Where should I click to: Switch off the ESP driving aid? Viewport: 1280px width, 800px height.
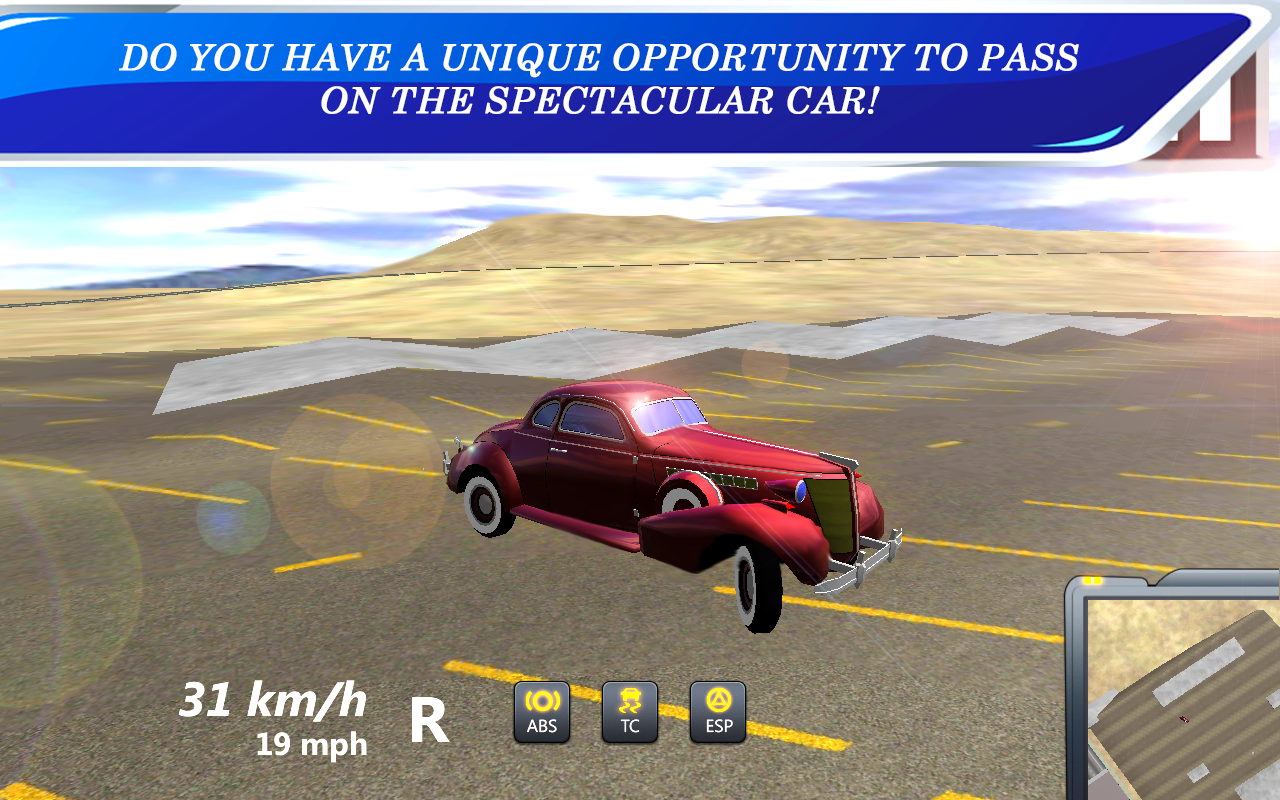click(x=718, y=712)
